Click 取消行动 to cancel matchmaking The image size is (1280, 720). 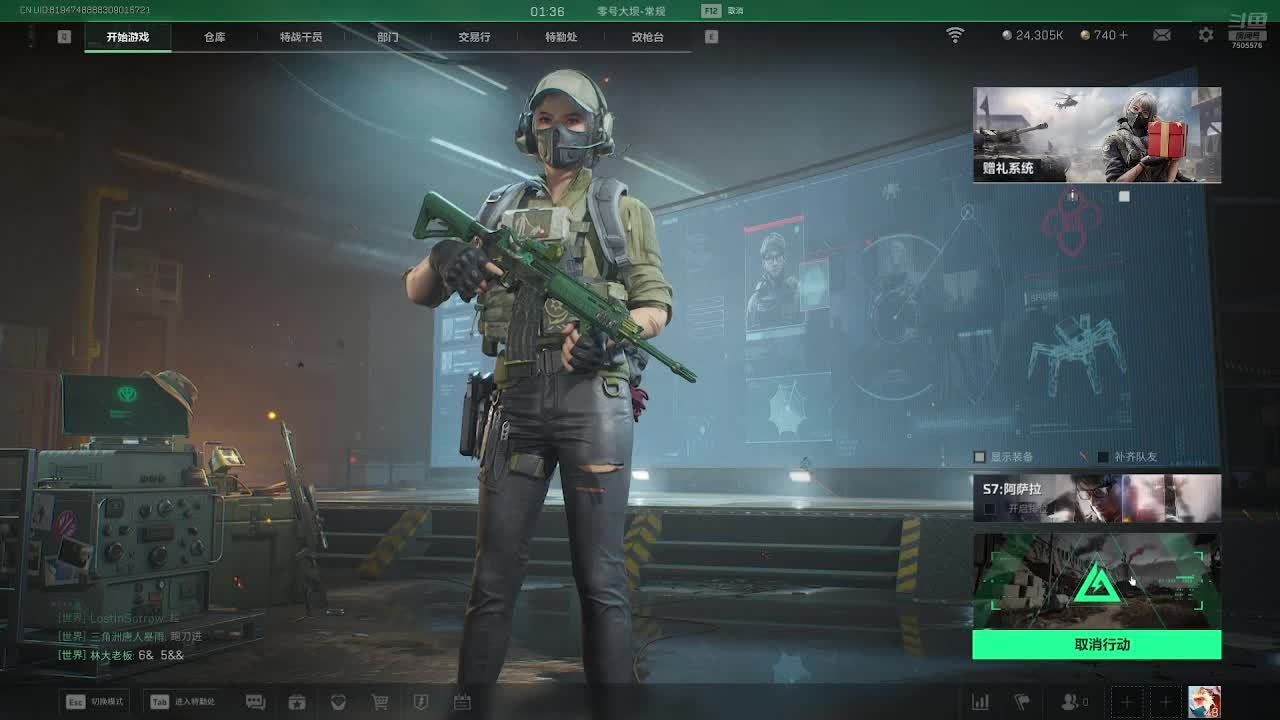pyautogui.click(x=1097, y=645)
